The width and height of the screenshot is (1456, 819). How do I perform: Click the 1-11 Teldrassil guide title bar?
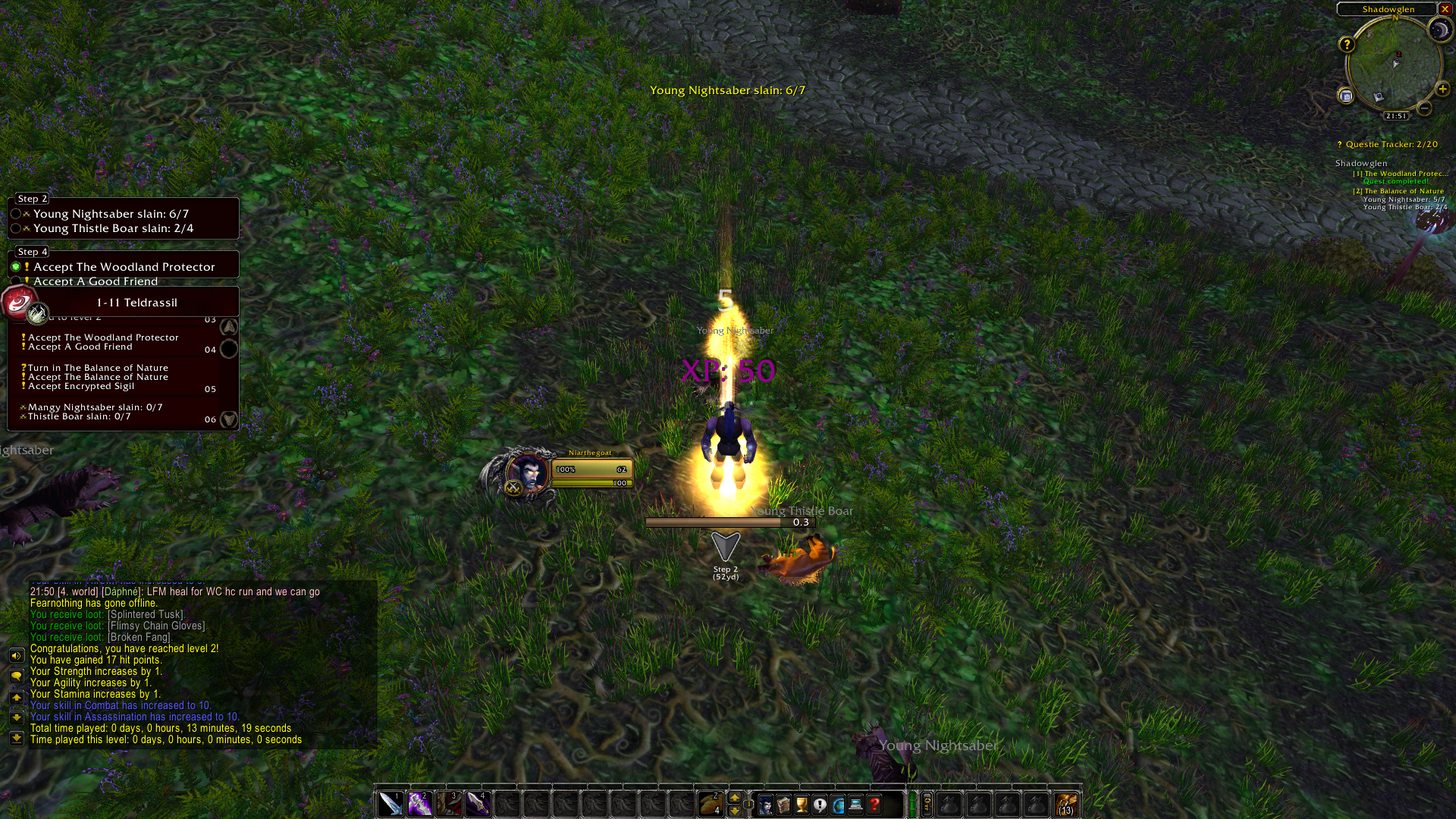pyautogui.click(x=136, y=303)
